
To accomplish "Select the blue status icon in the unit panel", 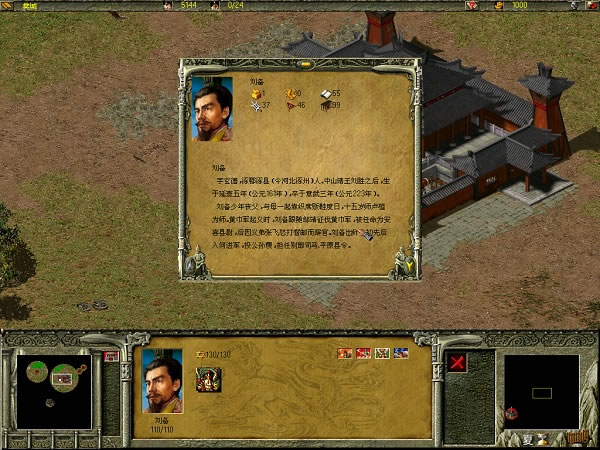I will pyautogui.click(x=401, y=352).
